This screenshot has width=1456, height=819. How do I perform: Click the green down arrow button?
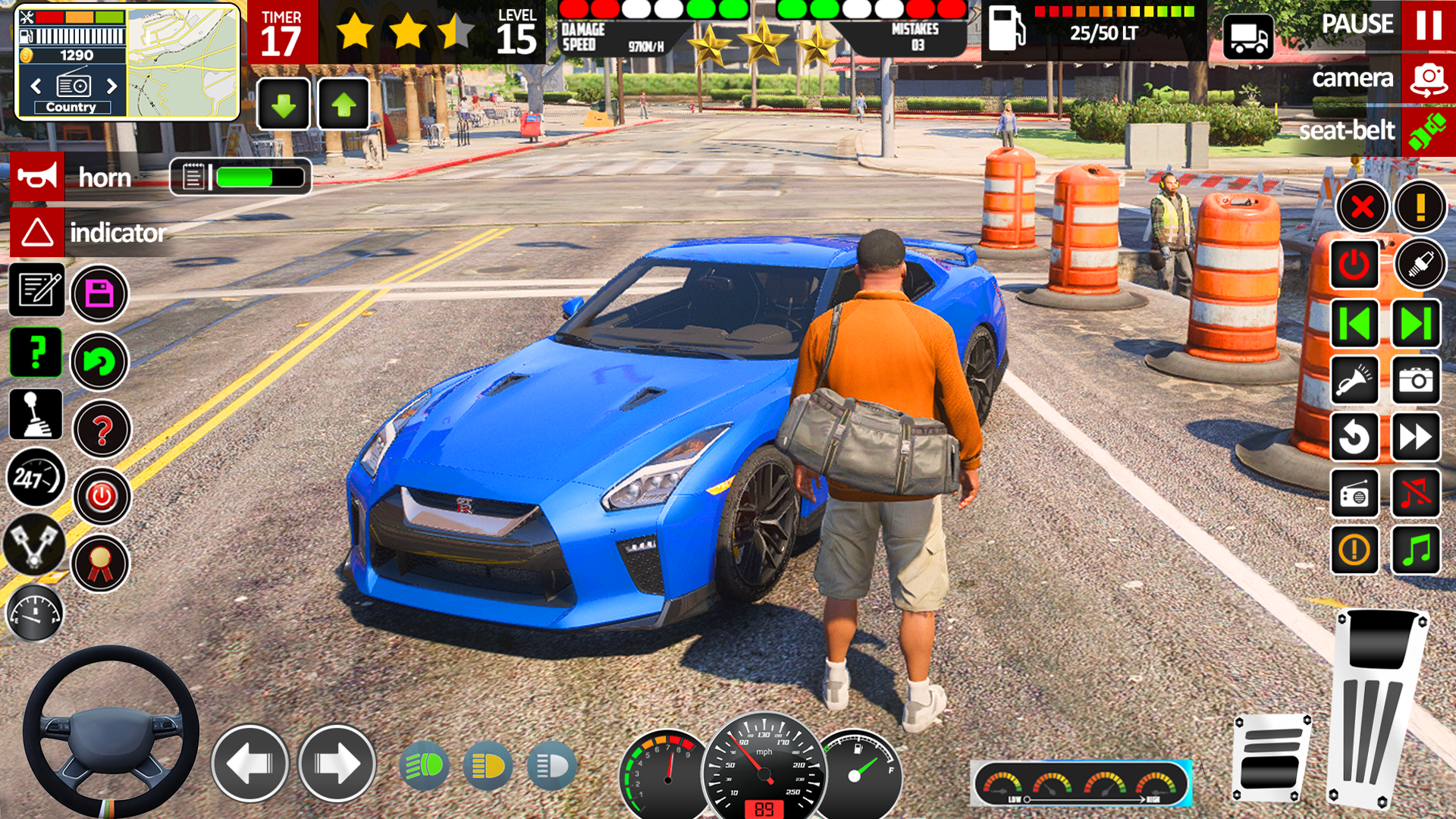(x=284, y=105)
